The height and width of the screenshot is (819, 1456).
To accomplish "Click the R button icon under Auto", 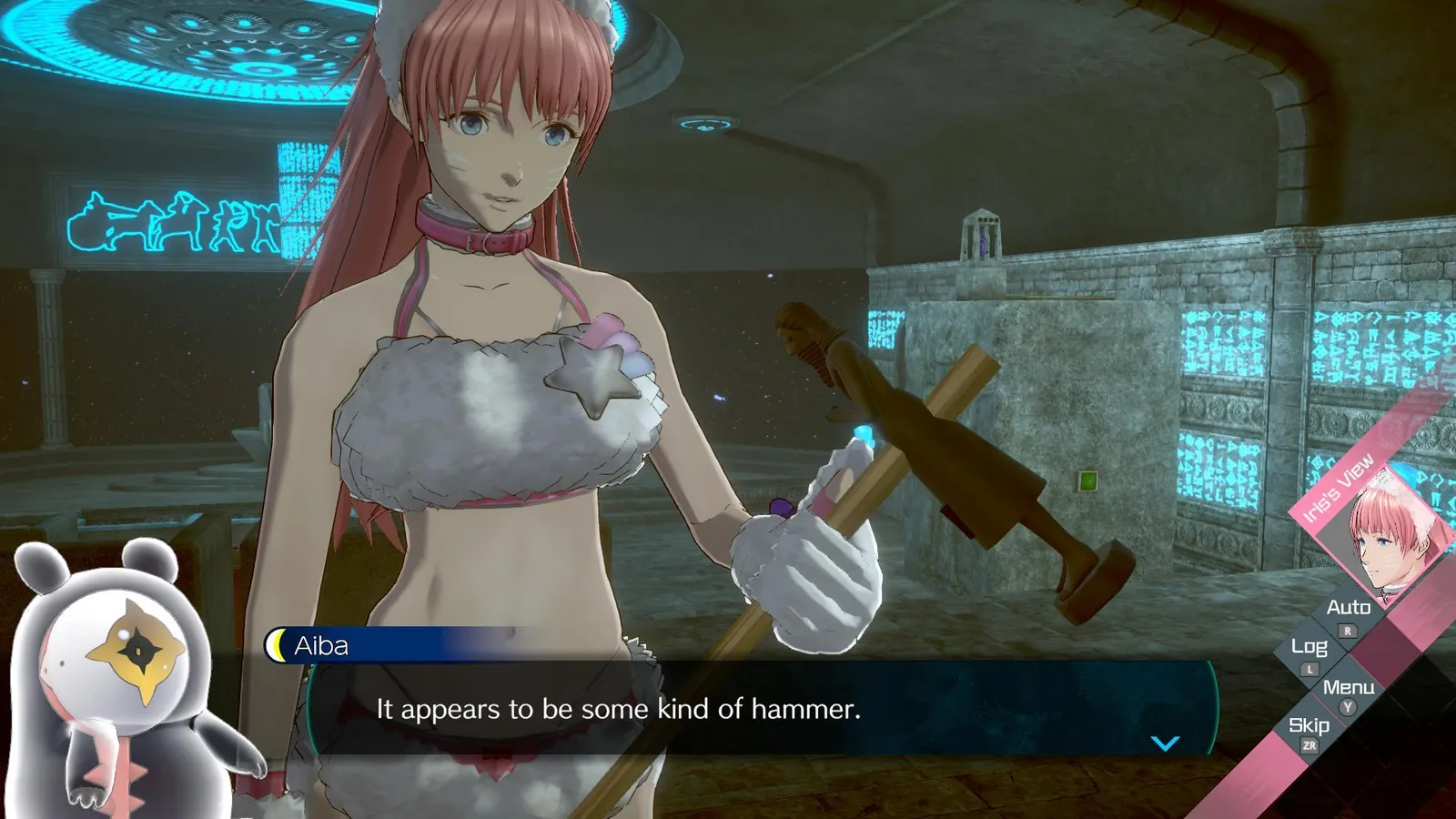I will point(1347,631).
